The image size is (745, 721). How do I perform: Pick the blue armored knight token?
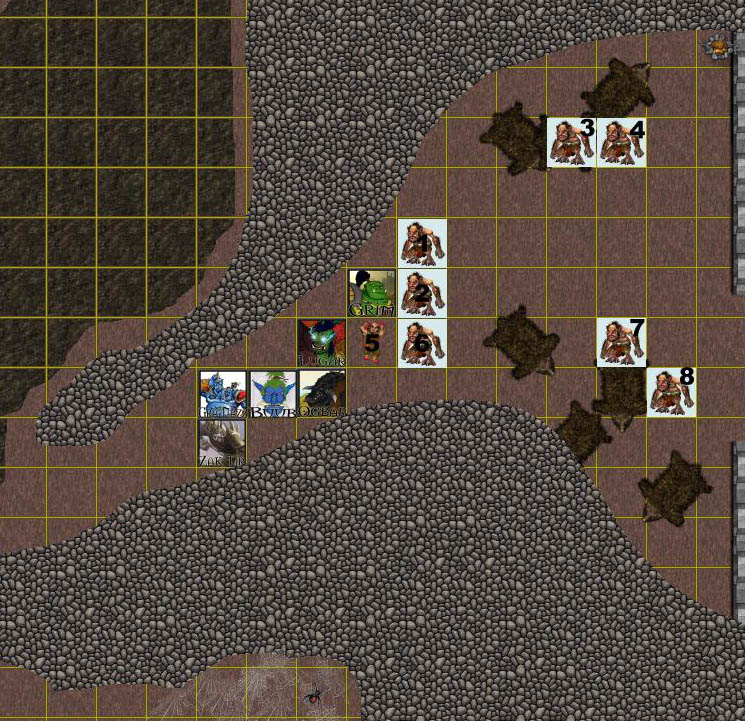(222, 393)
